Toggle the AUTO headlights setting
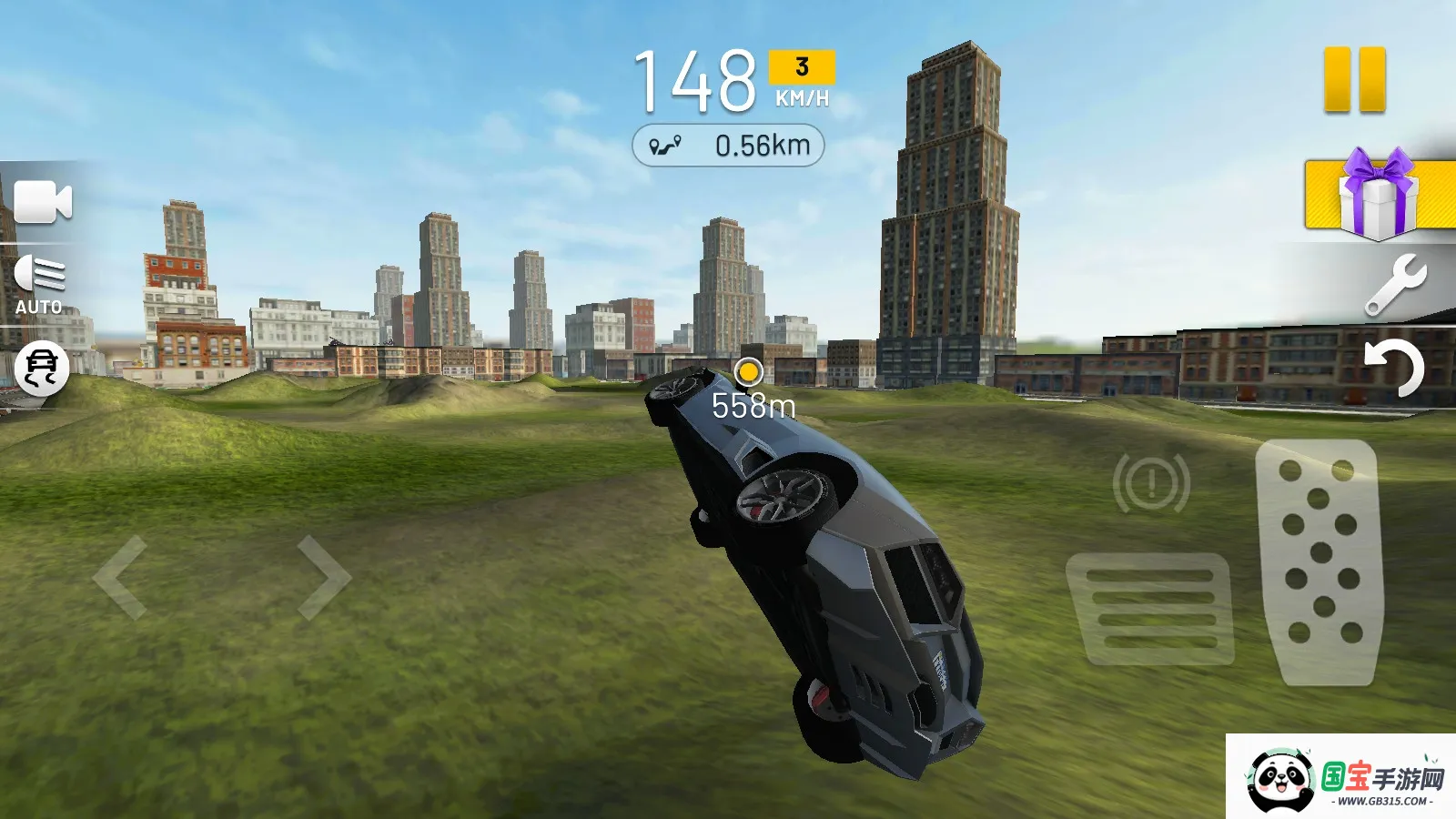This screenshot has width=1456, height=819. click(39, 284)
